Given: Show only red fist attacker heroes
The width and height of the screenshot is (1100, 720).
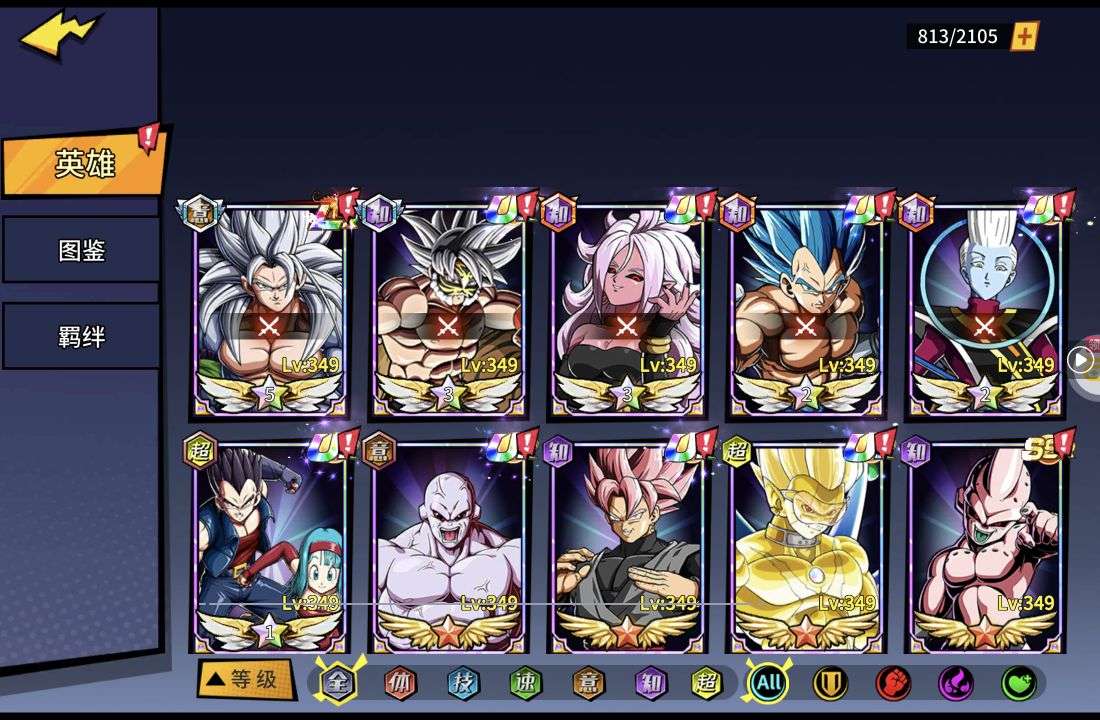Looking at the screenshot, I should [x=893, y=683].
